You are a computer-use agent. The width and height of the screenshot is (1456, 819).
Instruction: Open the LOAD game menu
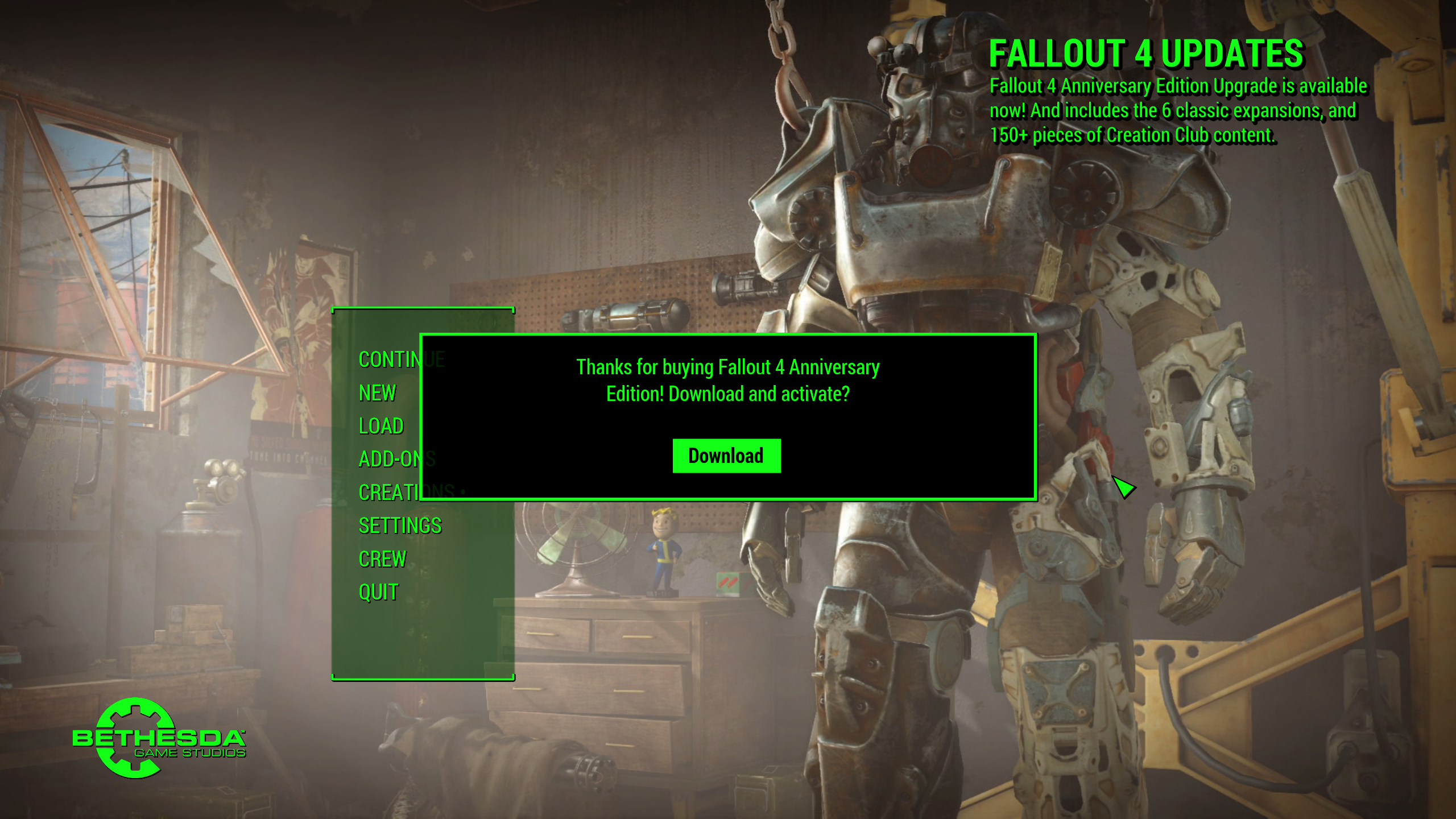click(x=381, y=426)
